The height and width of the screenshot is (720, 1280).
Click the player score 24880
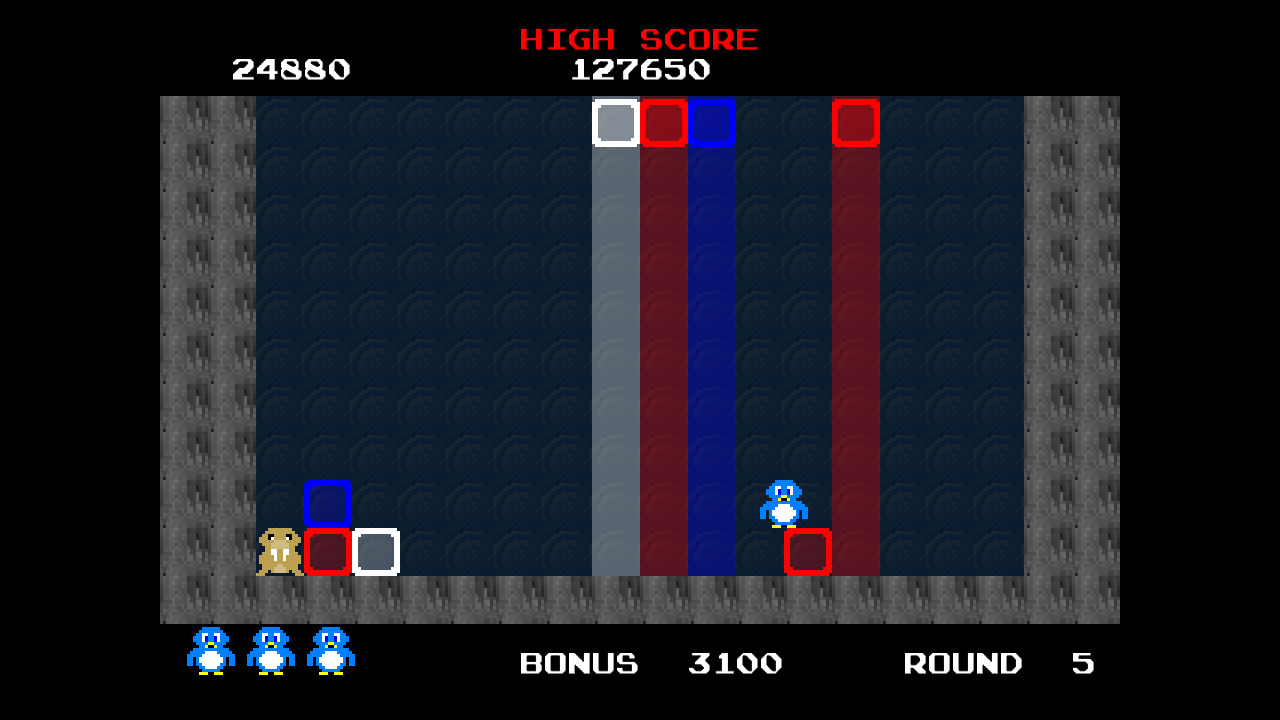(291, 69)
